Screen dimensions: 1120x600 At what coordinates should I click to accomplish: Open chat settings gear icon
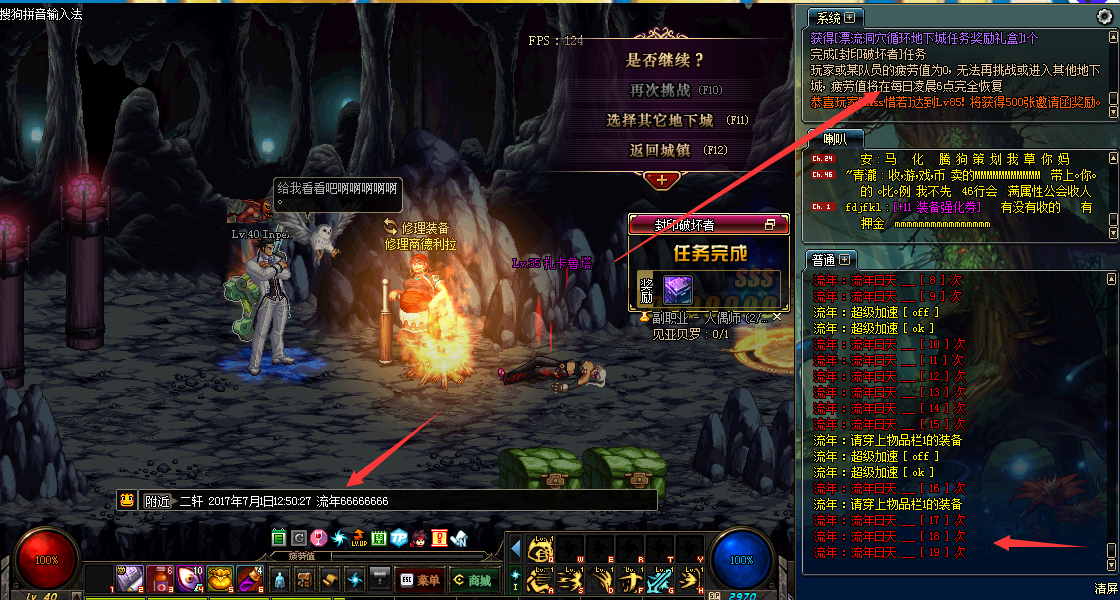[x=1104, y=16]
